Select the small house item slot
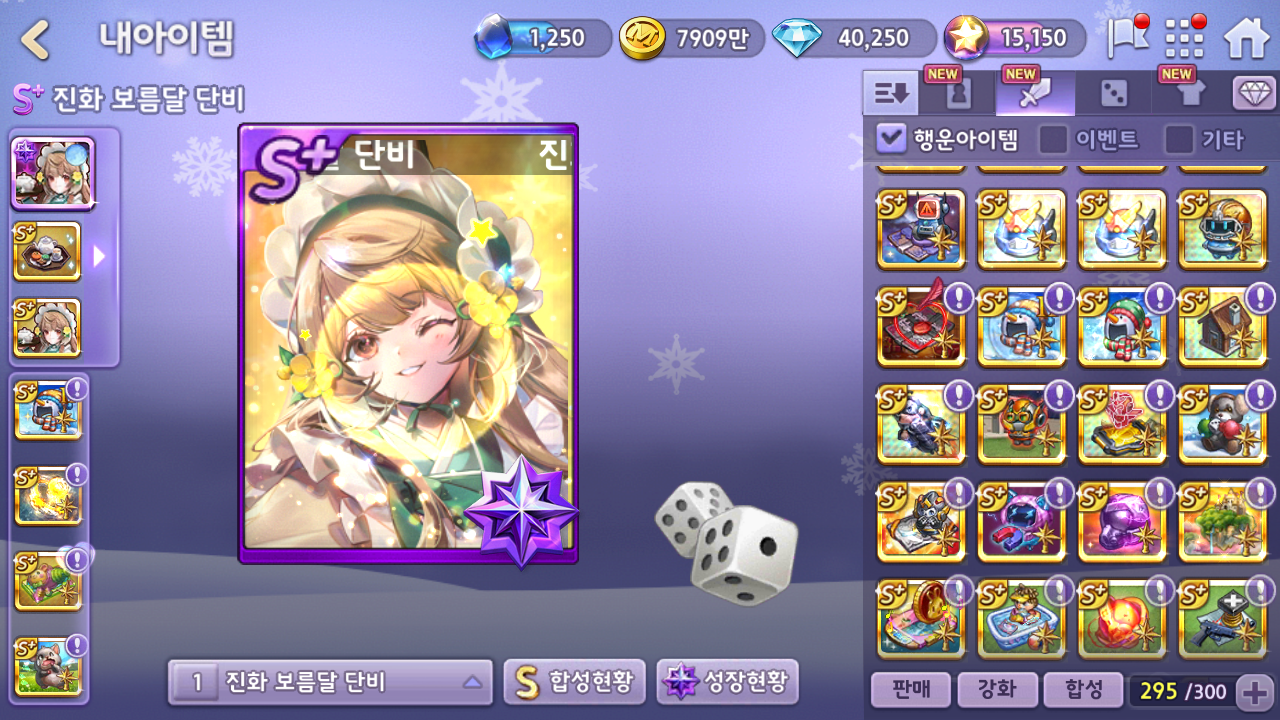The width and height of the screenshot is (1280, 720). (1221, 326)
